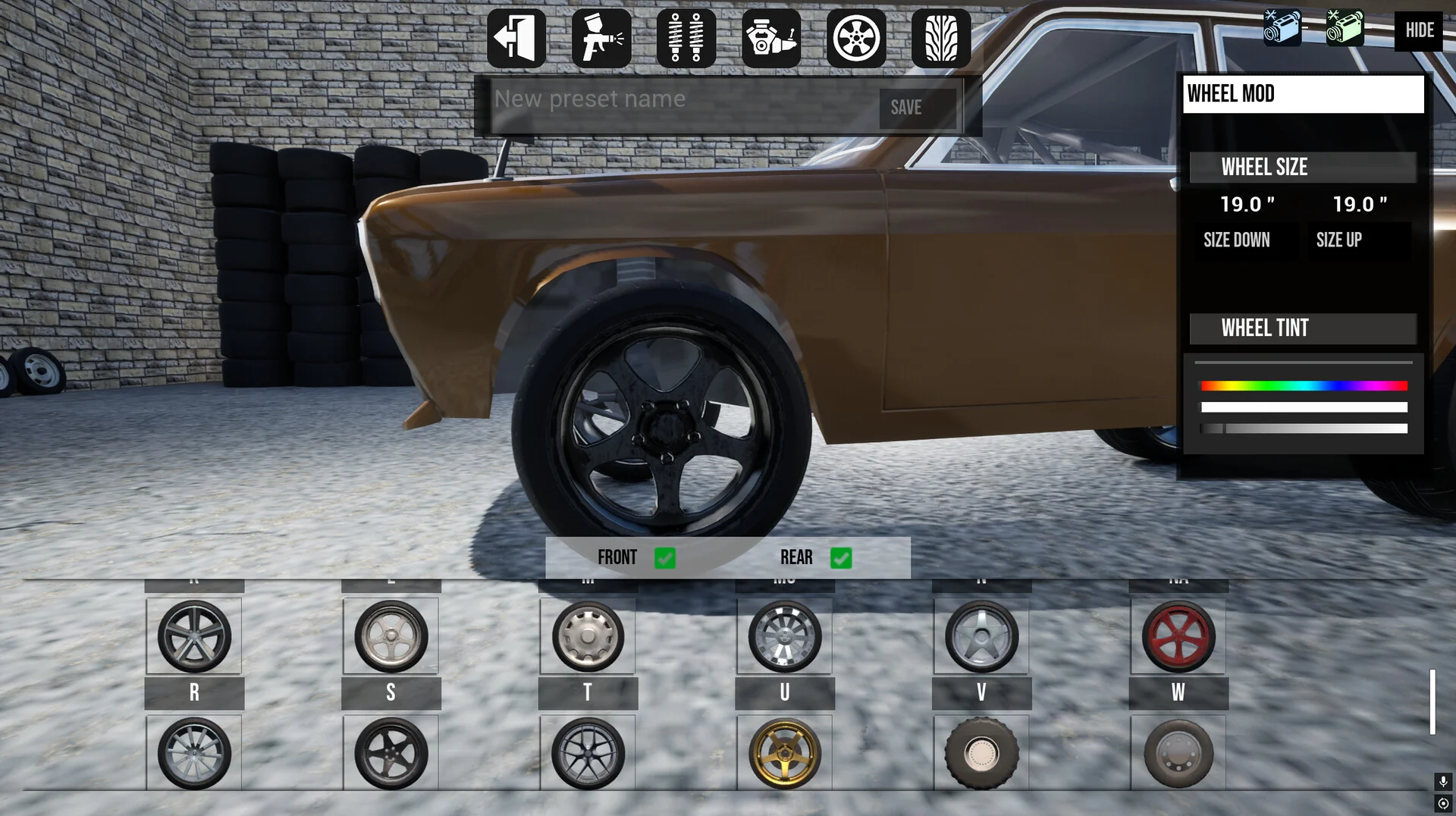The width and height of the screenshot is (1456, 816).
Task: Open the suspension springs menu
Action: (x=686, y=38)
